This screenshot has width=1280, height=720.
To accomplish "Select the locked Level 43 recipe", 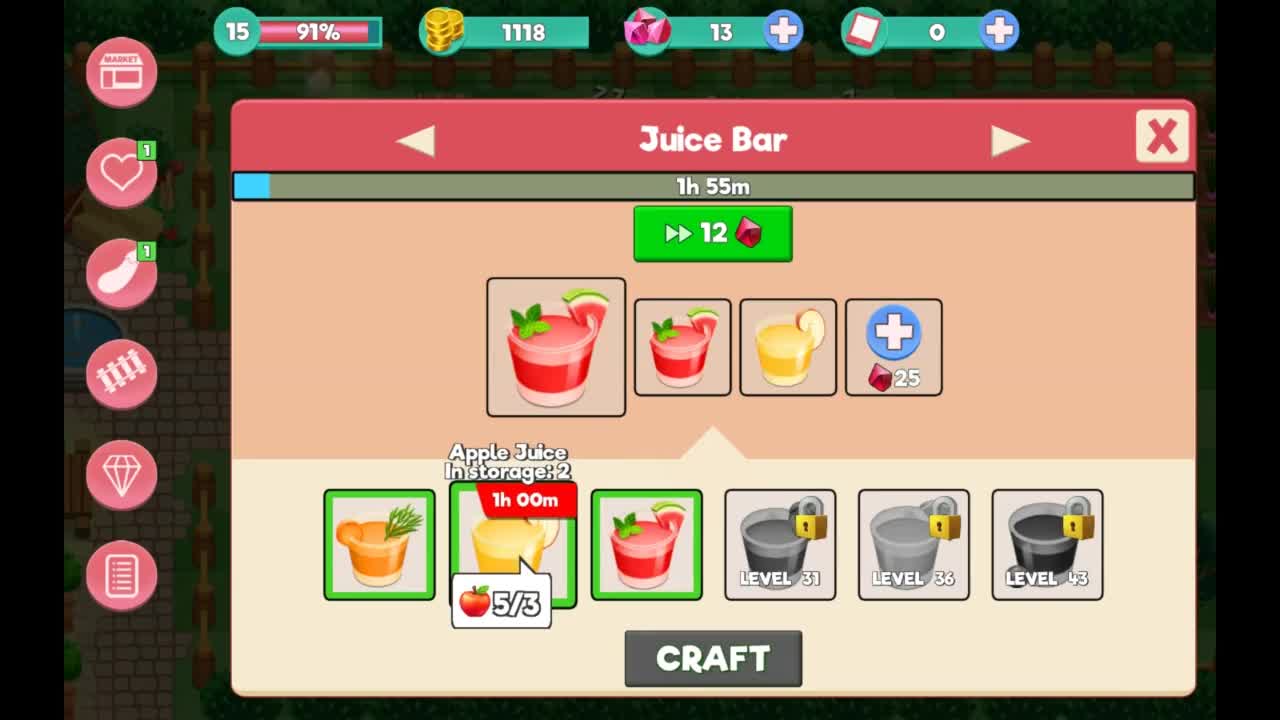I will pos(1047,545).
